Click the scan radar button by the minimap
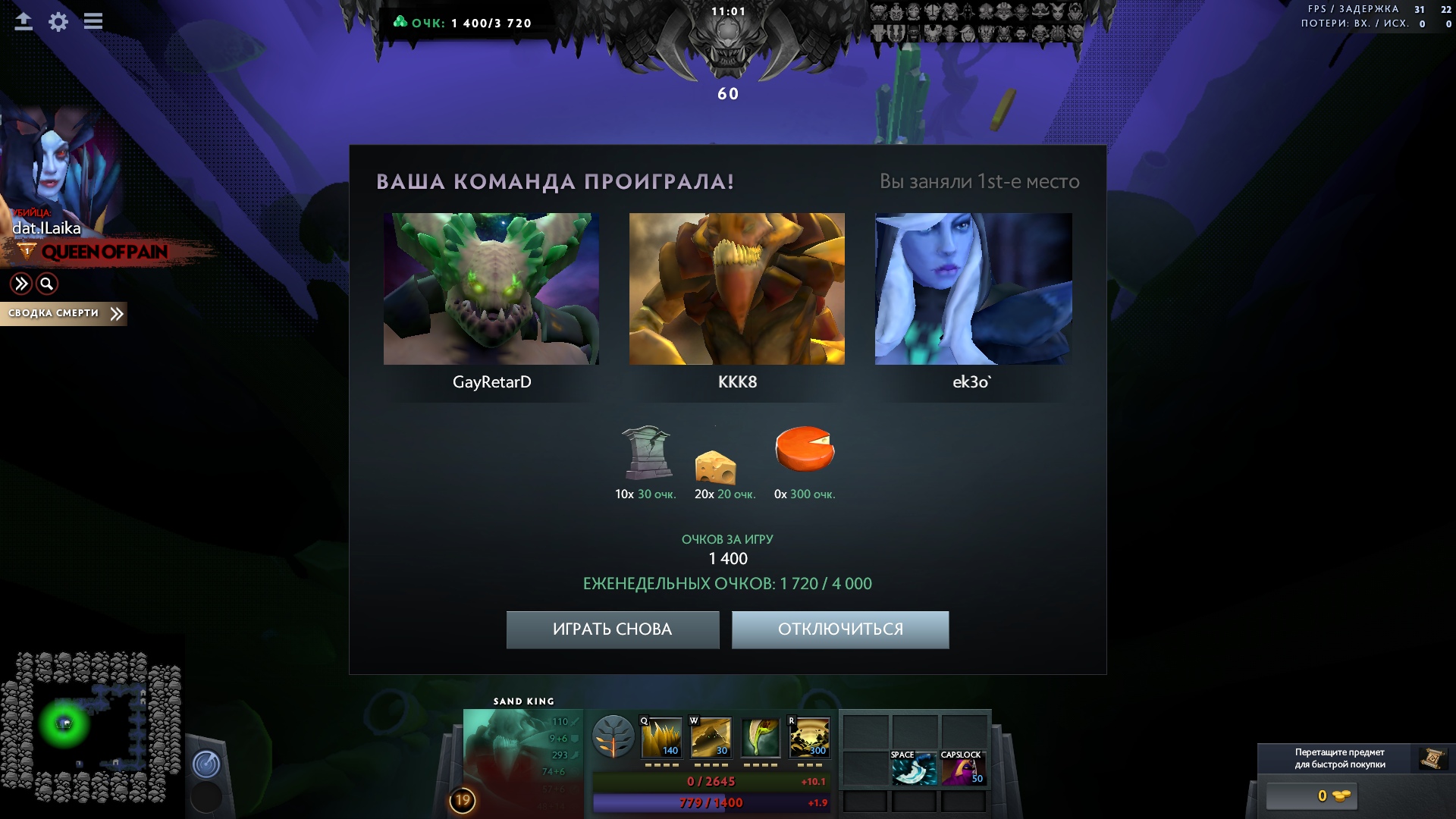Viewport: 1456px width, 819px height. pyautogui.click(x=206, y=764)
